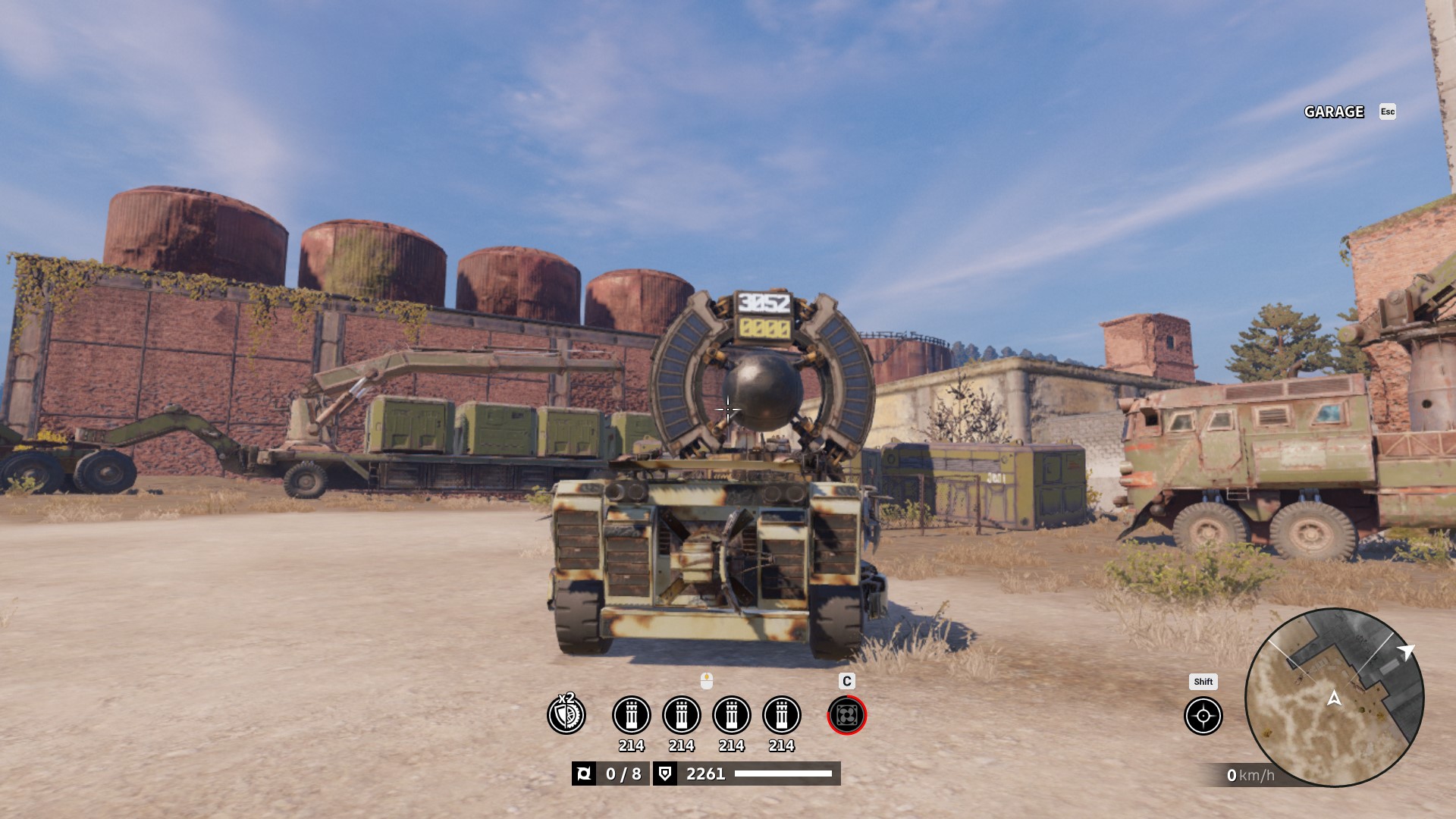
Task: Click the x2 shield-and-gear icon
Action: pos(566,714)
